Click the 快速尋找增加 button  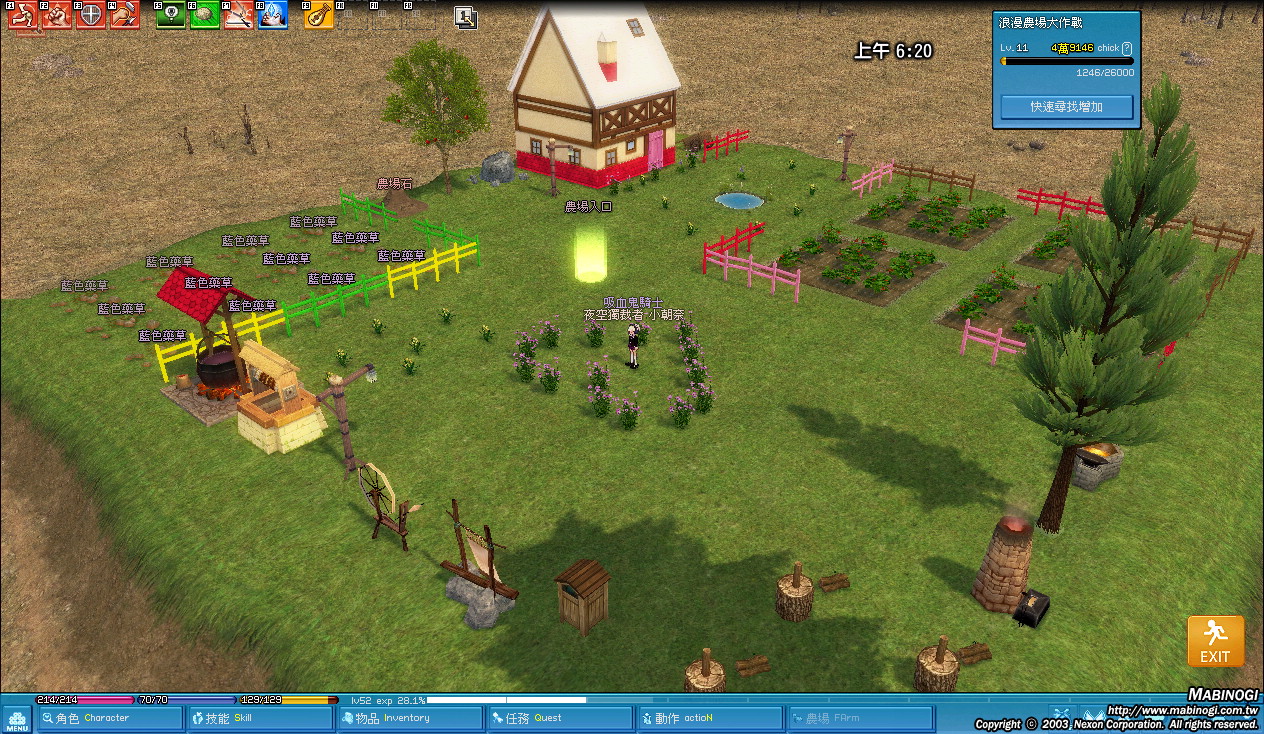tap(1066, 106)
